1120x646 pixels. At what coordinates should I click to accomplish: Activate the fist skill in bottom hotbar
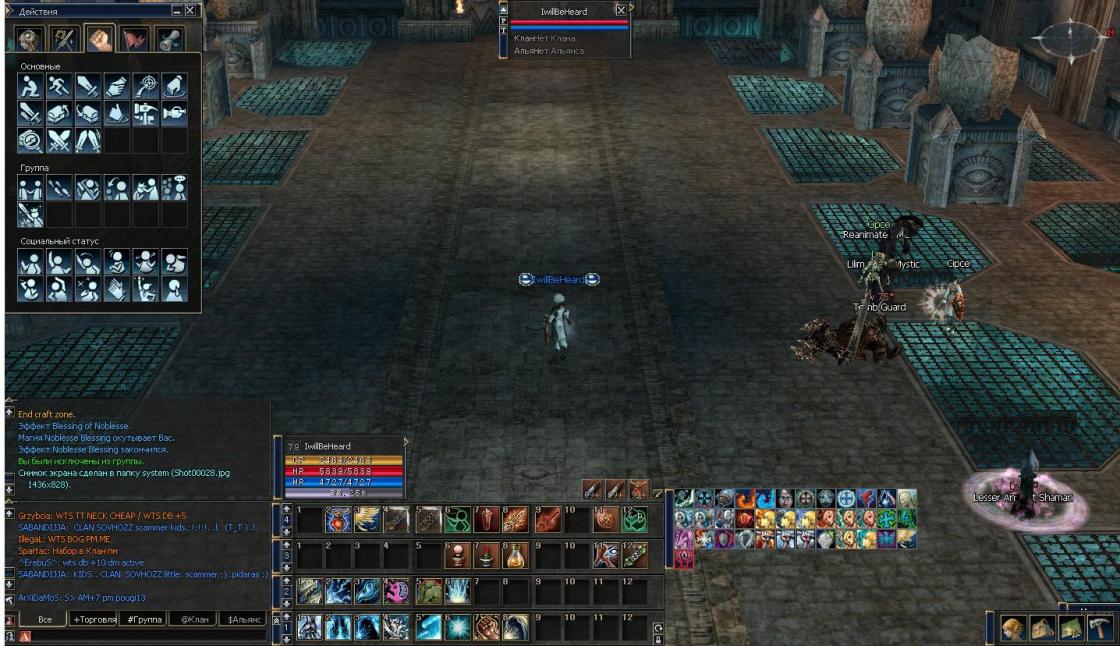486,626
